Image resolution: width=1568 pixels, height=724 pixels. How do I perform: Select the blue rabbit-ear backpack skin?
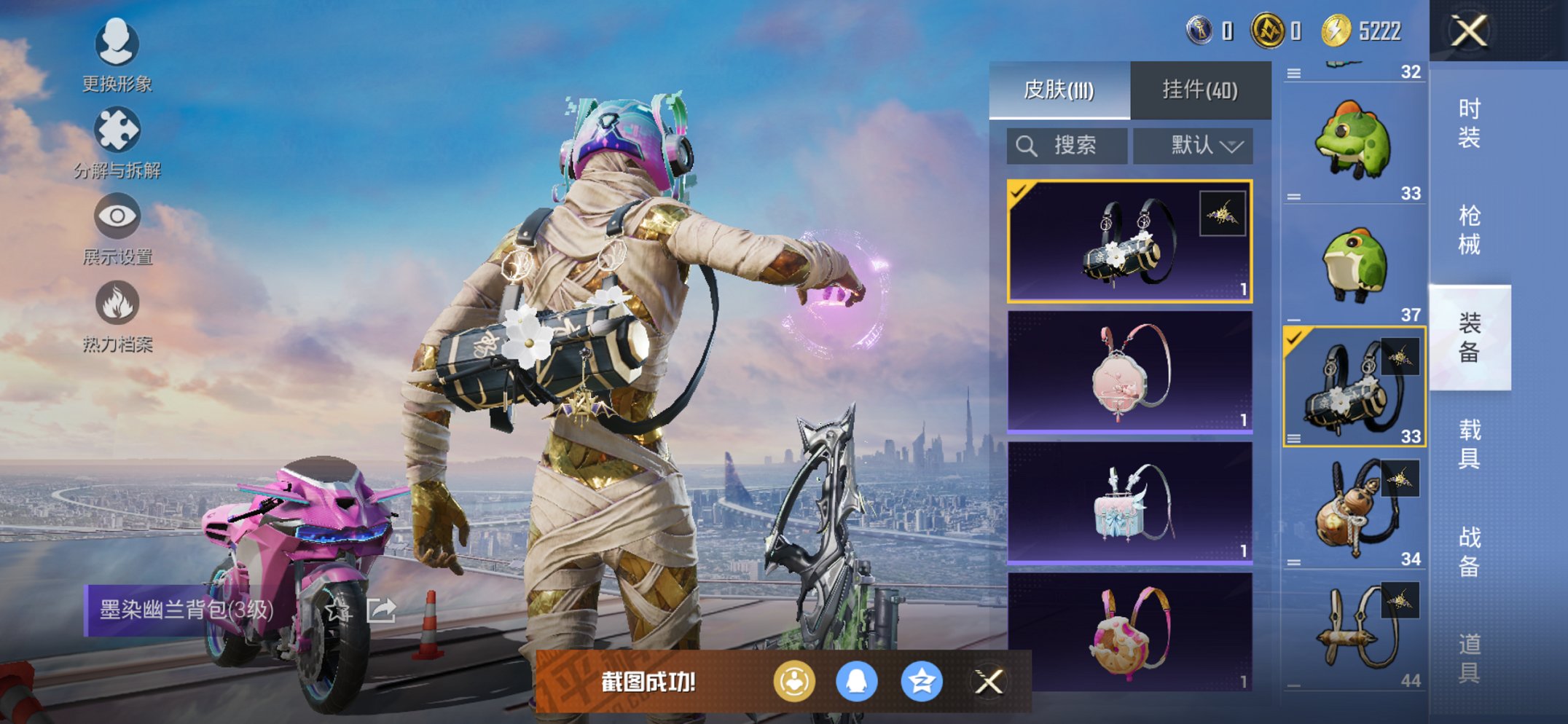coord(1129,503)
